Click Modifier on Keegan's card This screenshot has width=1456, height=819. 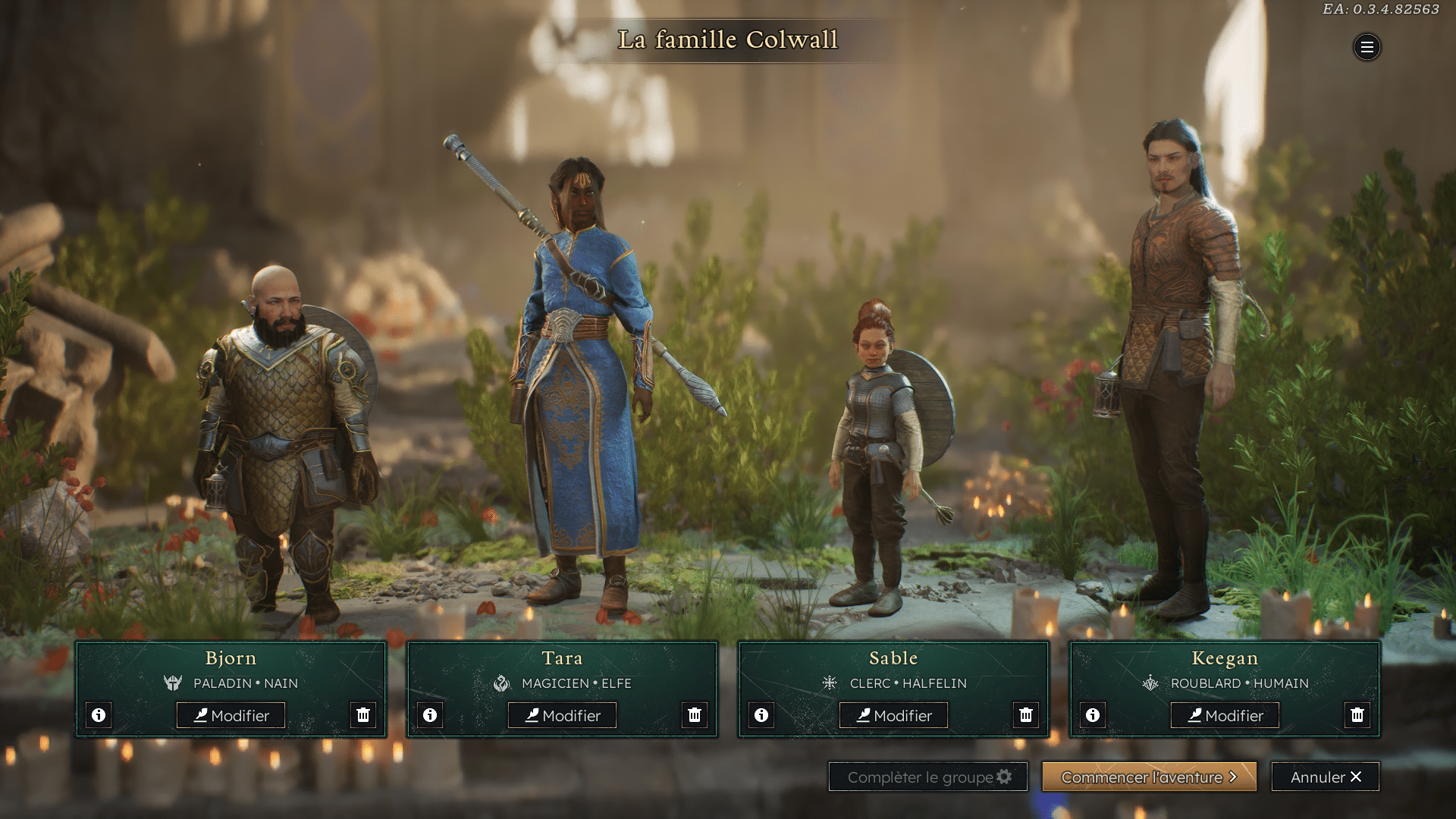[1224, 714]
